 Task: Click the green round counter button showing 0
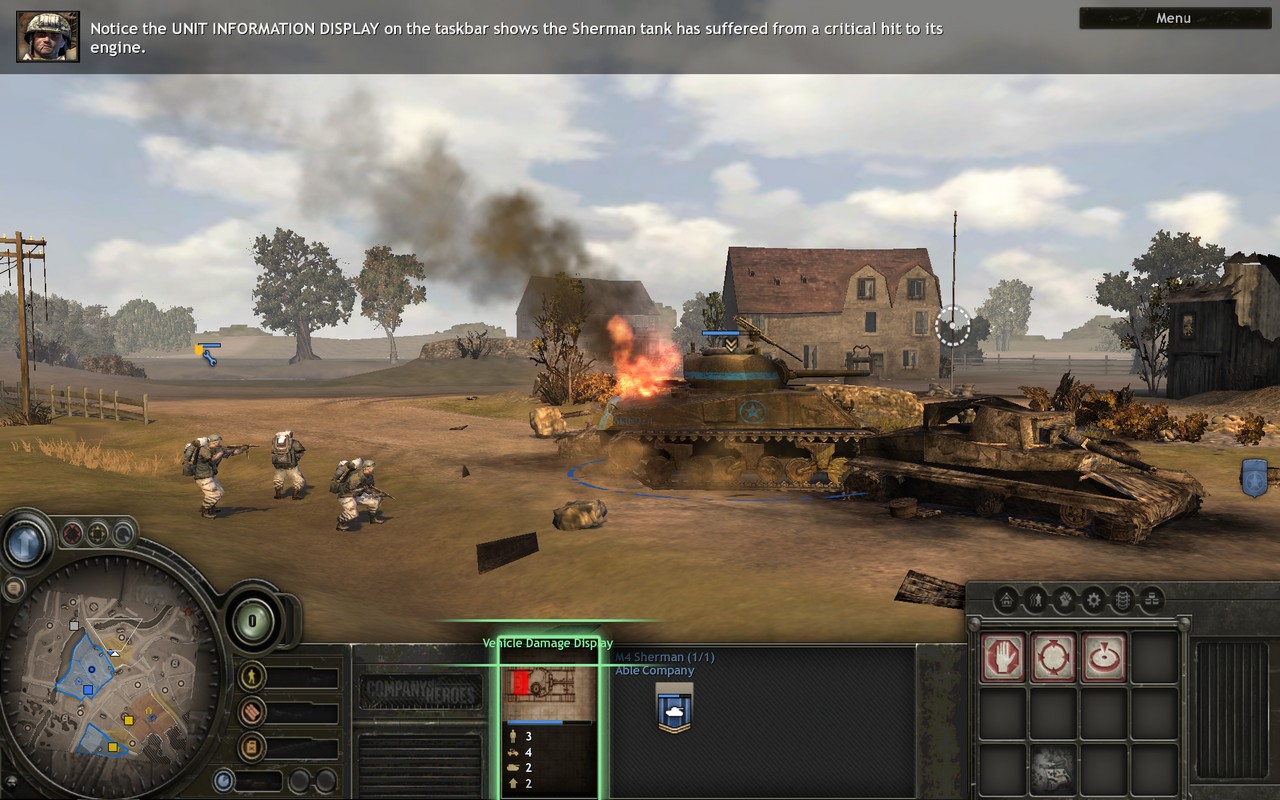coord(253,621)
